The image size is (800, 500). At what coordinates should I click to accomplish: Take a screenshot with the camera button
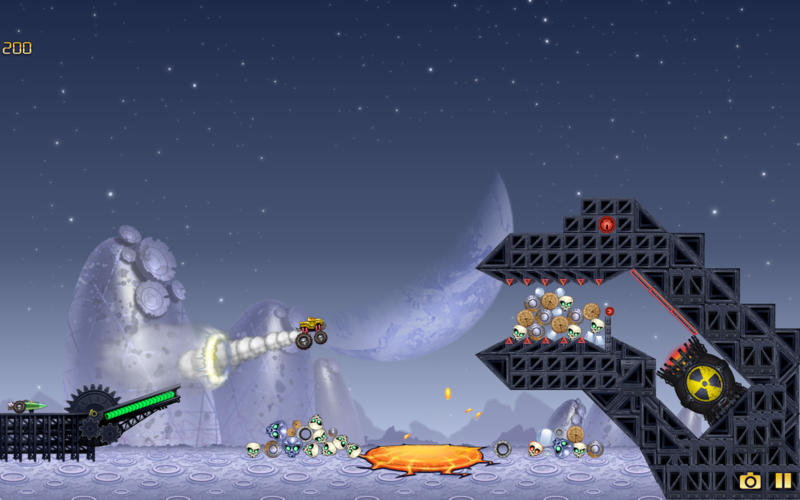(749, 481)
